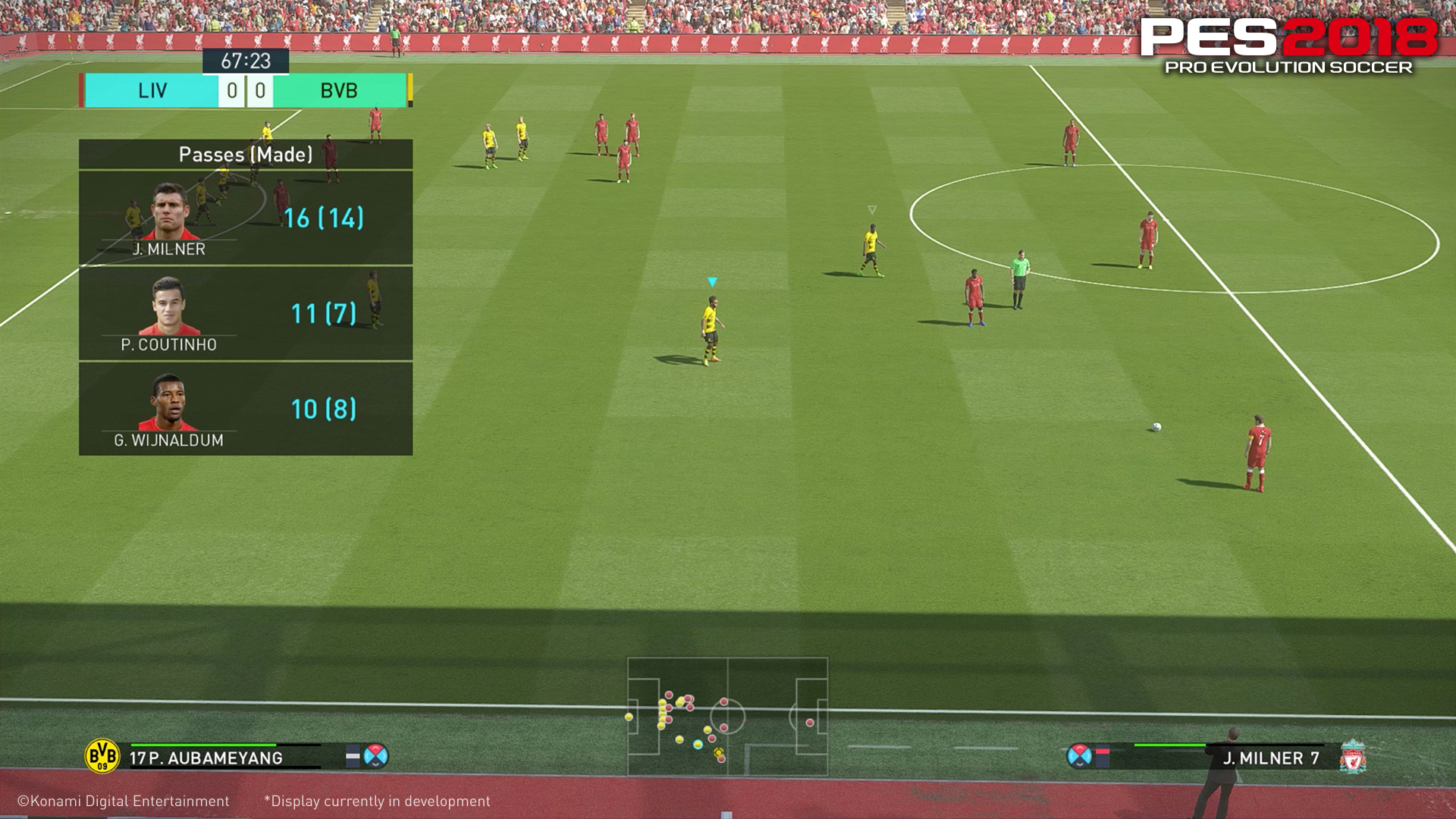Click the Borussia Dortmund club badge

[x=102, y=756]
